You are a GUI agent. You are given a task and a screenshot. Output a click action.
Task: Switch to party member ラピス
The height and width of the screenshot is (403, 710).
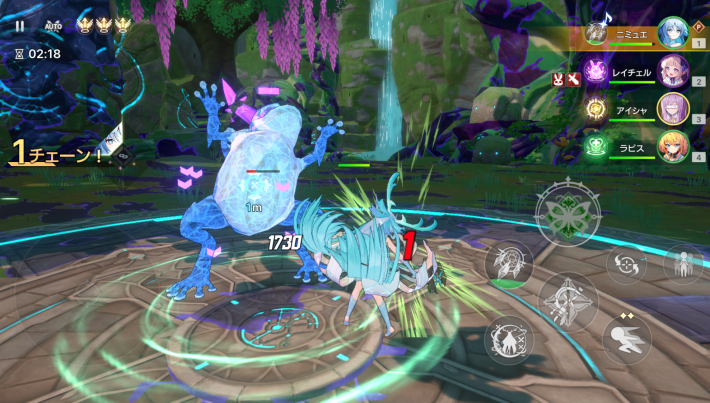[672, 146]
